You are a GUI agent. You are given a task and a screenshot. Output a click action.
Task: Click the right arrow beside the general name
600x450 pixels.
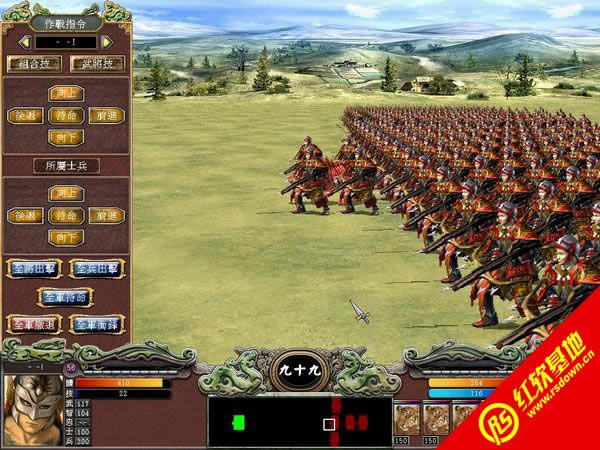click(105, 42)
